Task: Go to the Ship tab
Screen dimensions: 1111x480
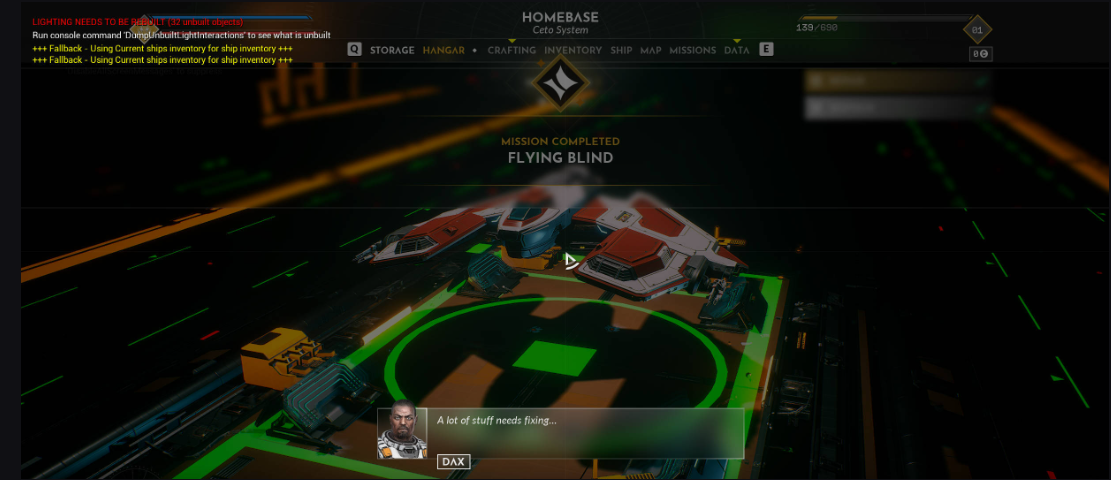Action: tap(621, 50)
